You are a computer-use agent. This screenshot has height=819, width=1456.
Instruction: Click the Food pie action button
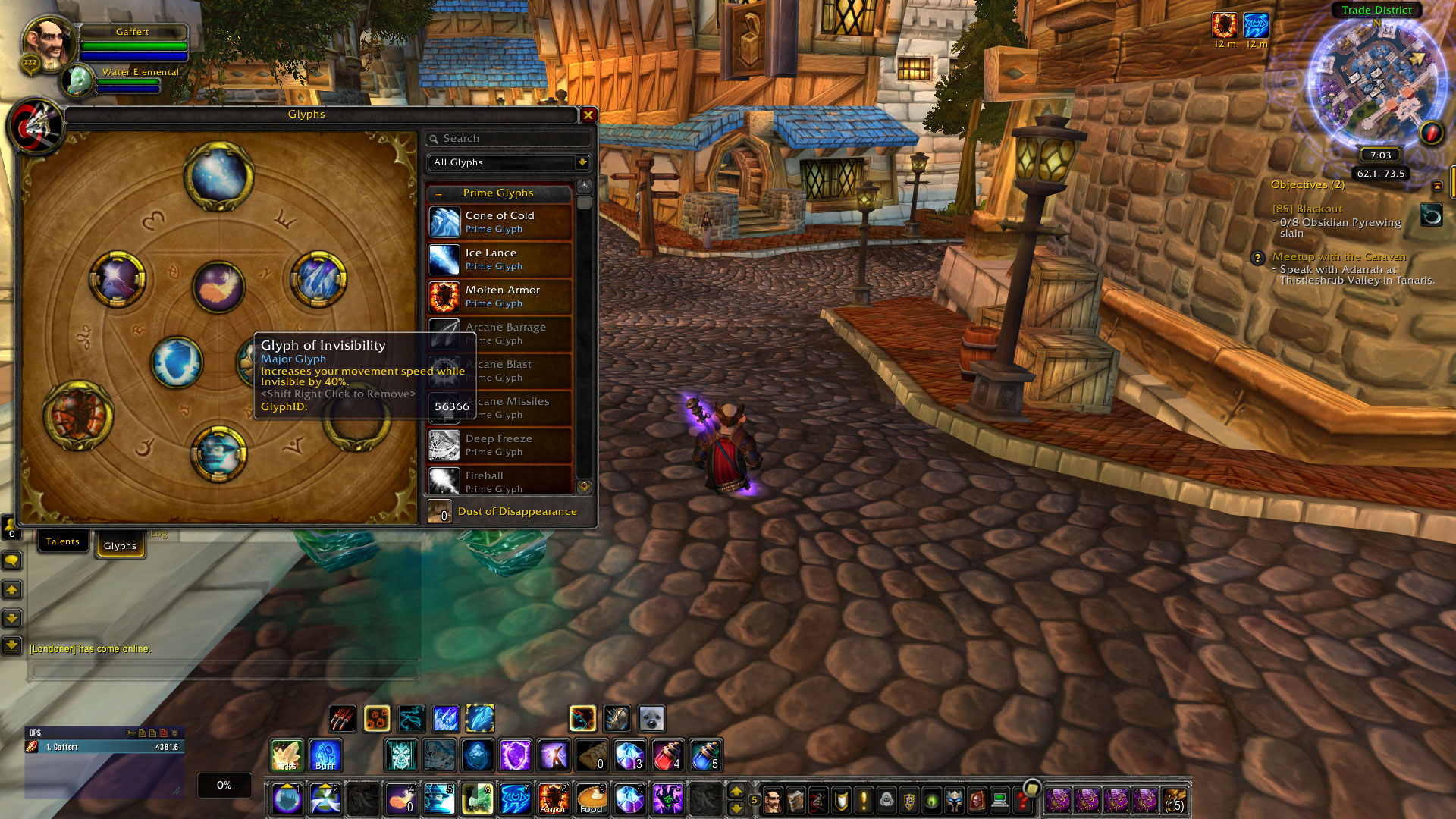tap(591, 798)
